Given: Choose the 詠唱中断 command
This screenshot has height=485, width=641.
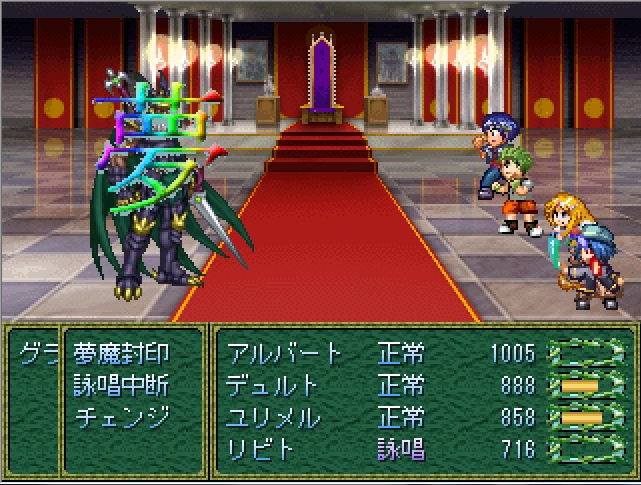Looking at the screenshot, I should pos(121,385).
